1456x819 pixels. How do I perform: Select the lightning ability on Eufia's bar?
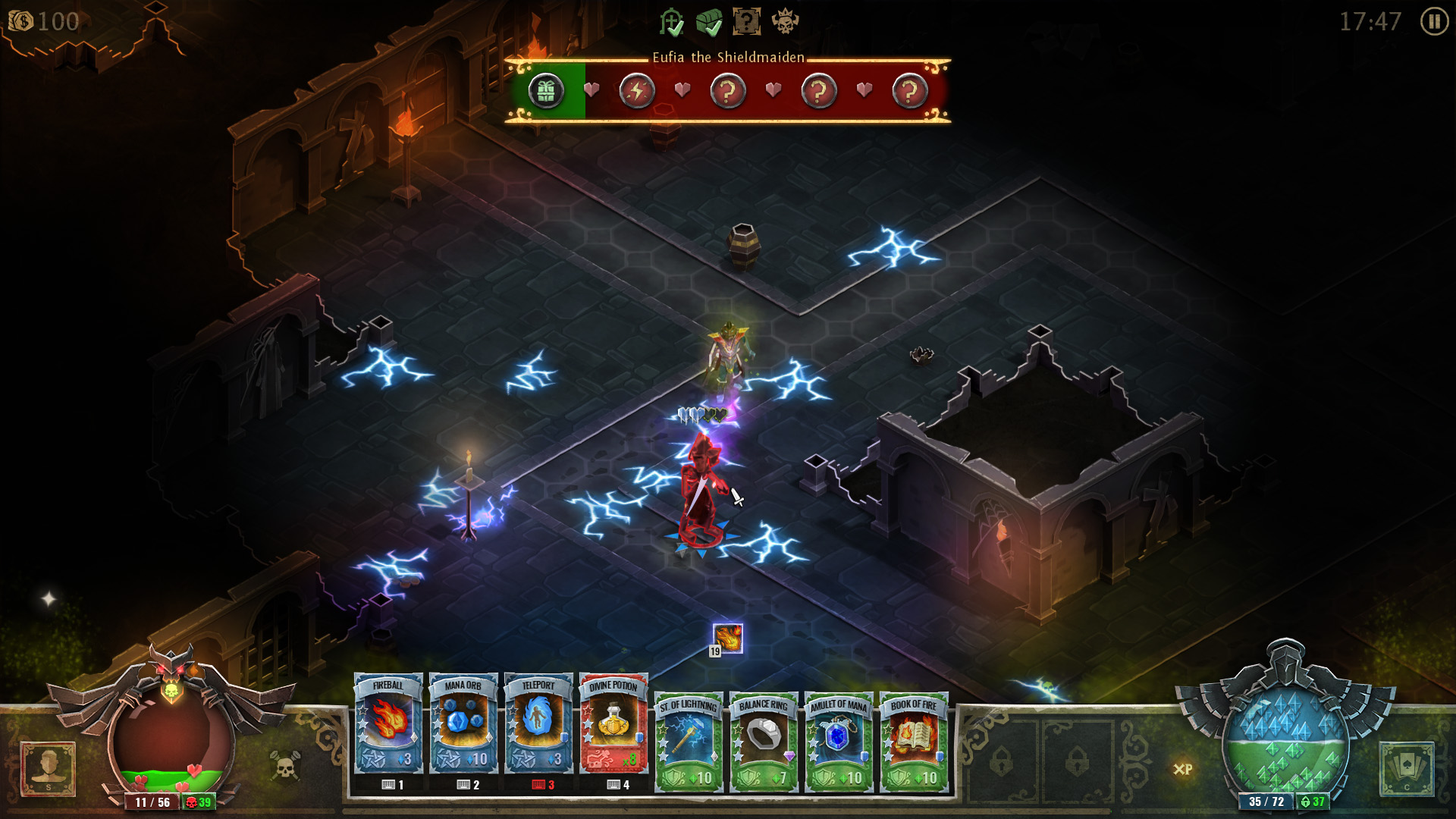pos(637,89)
